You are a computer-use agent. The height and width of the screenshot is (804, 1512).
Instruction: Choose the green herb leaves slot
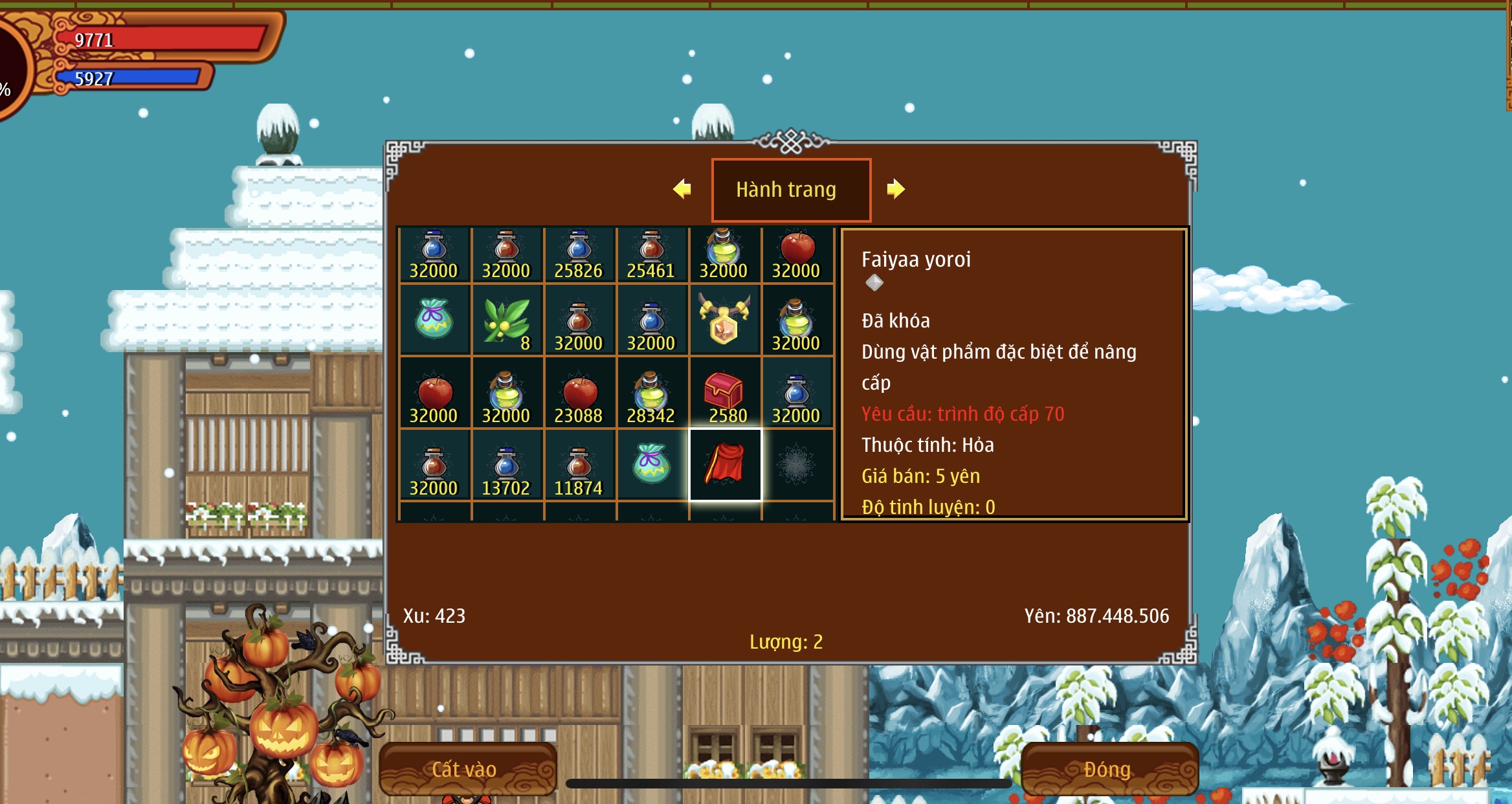coord(507,320)
